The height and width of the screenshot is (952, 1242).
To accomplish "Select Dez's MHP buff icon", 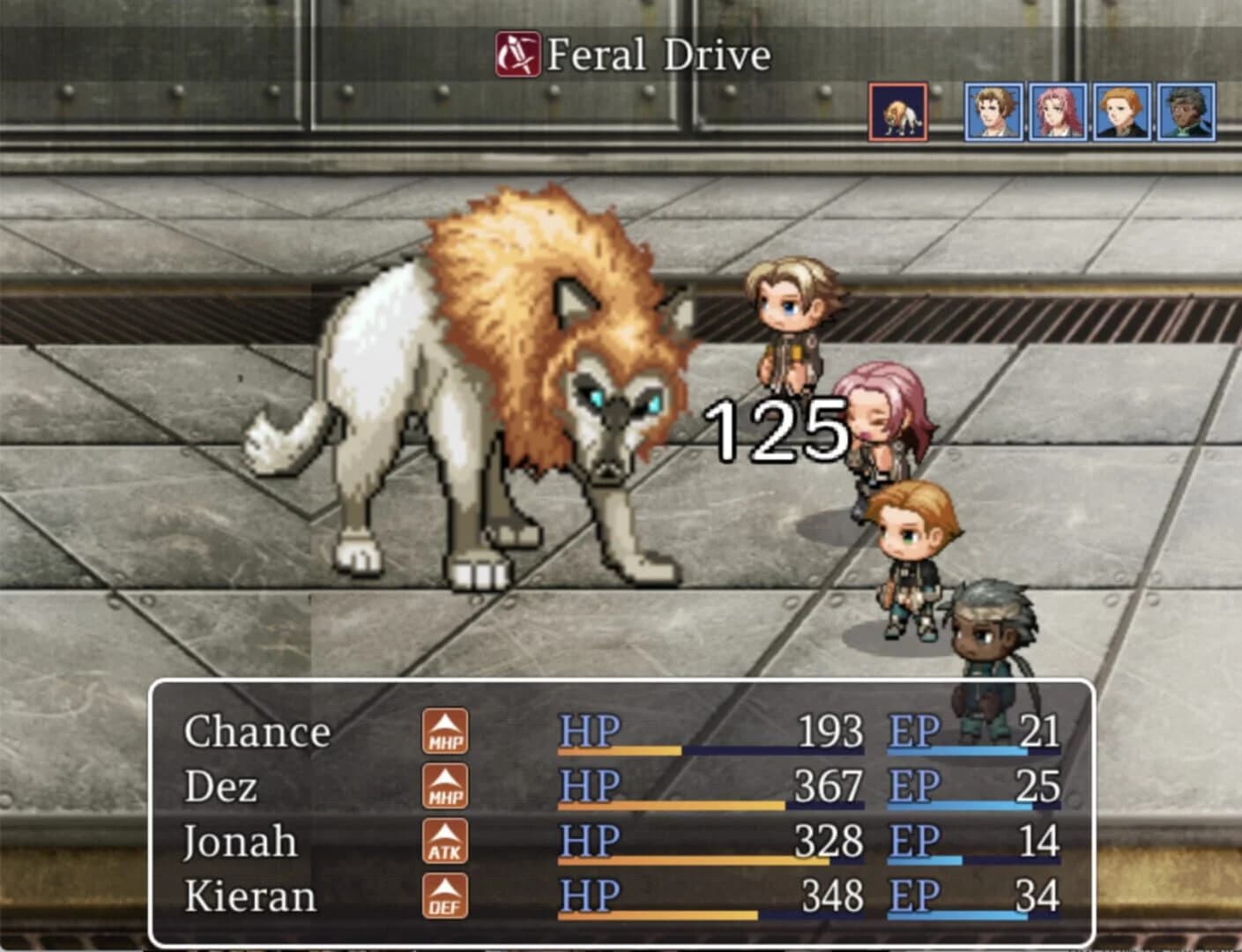I will pyautogui.click(x=446, y=787).
